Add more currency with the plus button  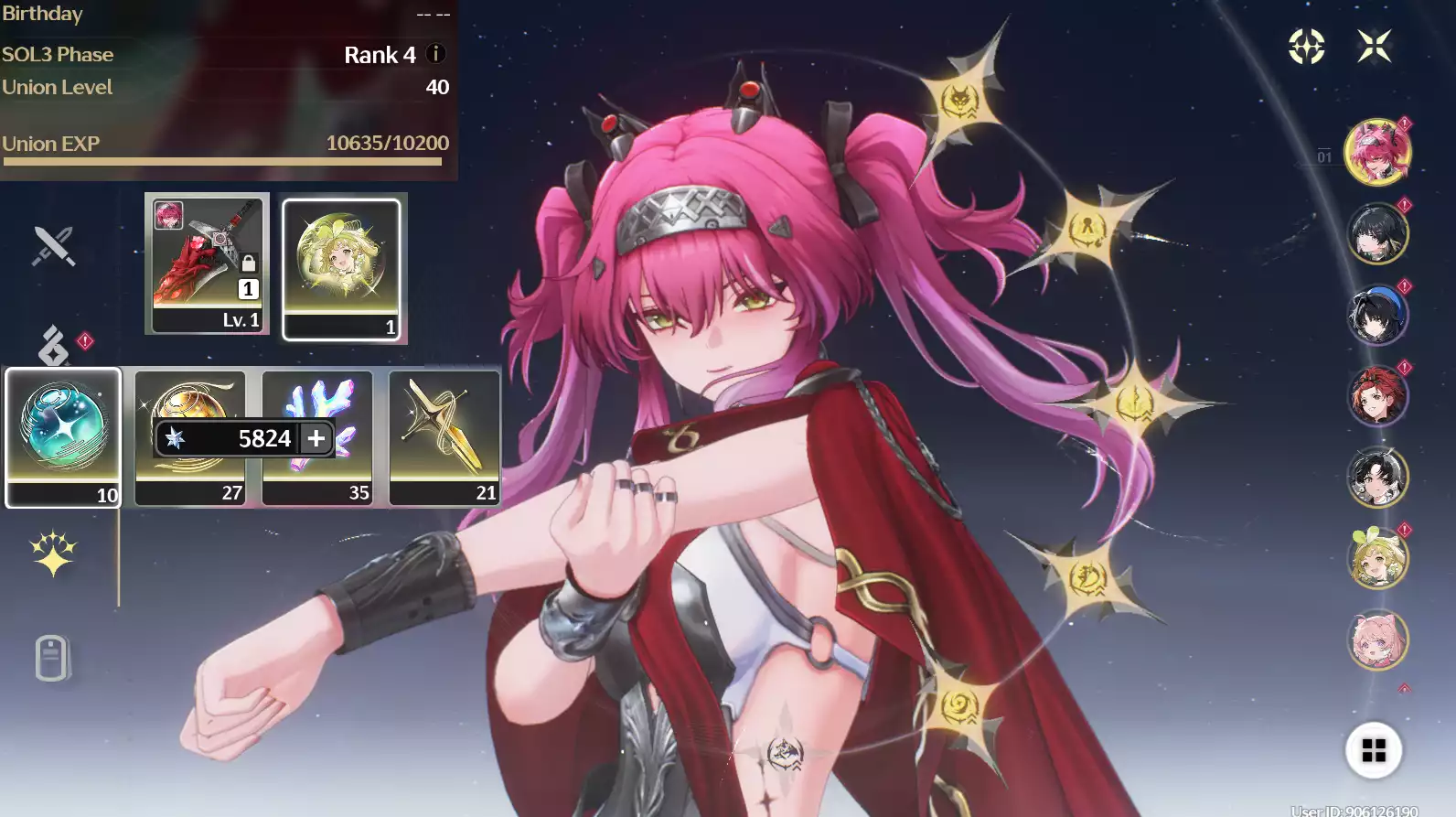point(316,439)
